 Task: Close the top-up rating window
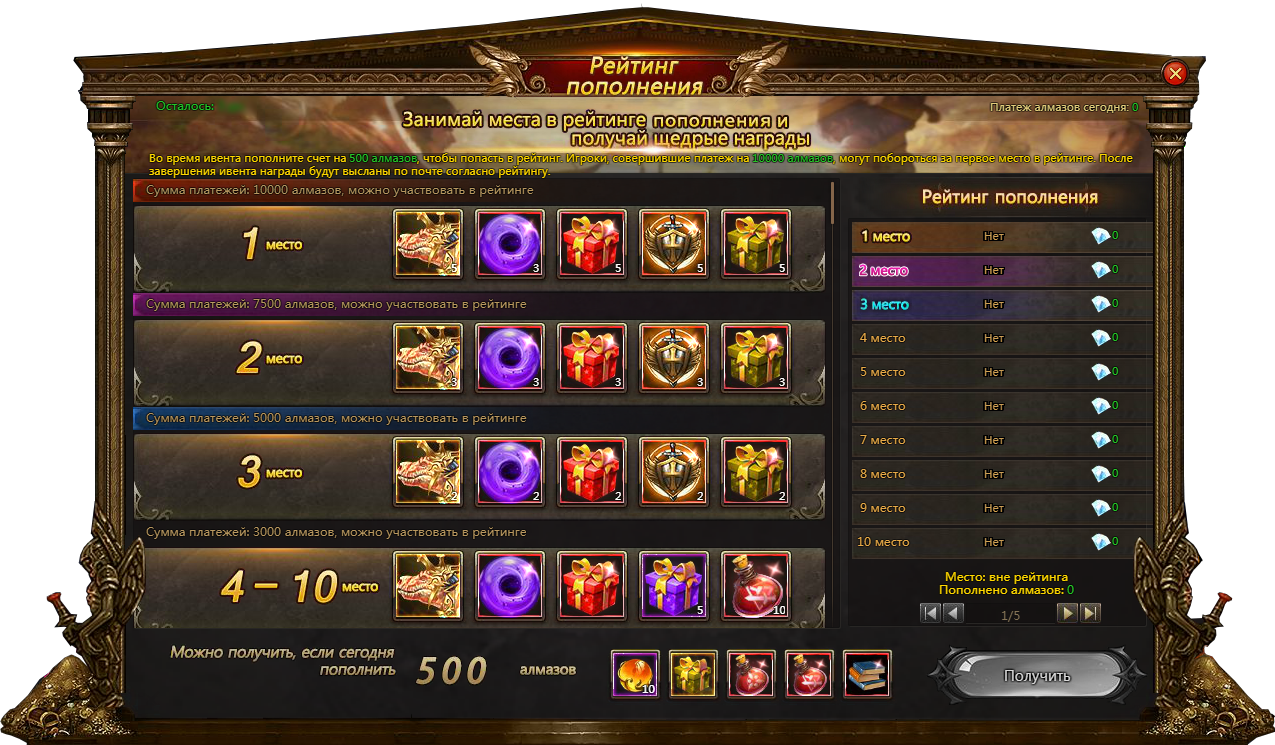(1175, 73)
